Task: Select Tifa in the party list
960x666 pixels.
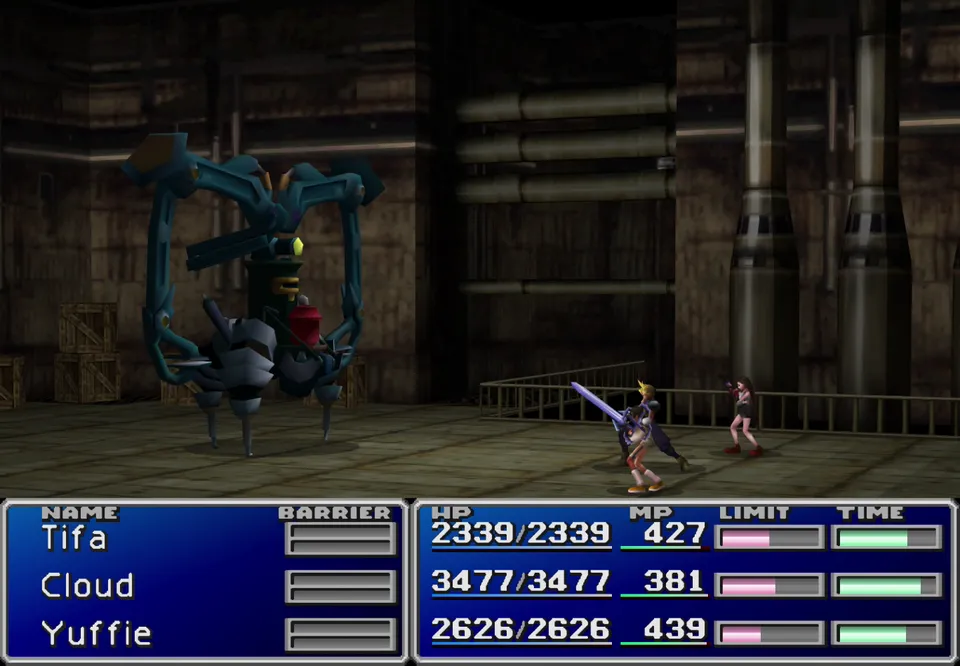Action: pyautogui.click(x=74, y=539)
